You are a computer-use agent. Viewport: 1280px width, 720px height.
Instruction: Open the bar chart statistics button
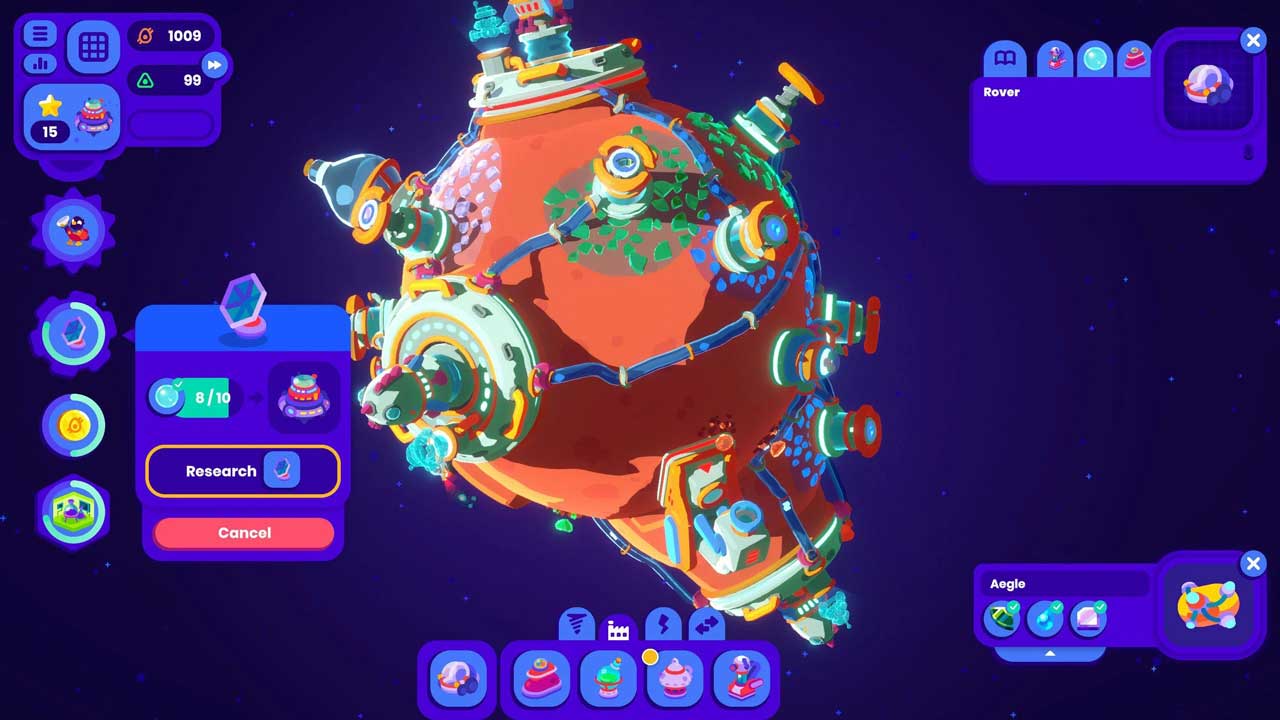(40, 63)
